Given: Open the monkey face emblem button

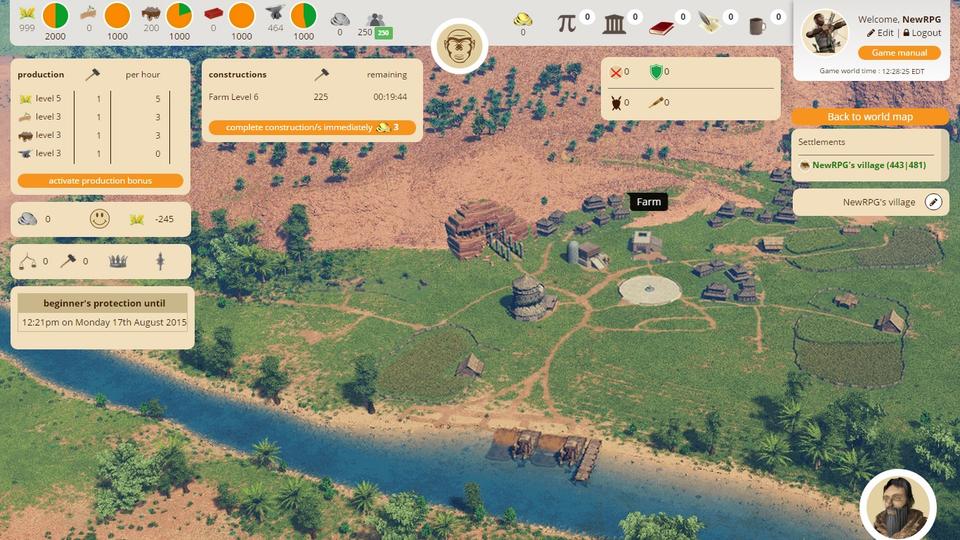Looking at the screenshot, I should [459, 46].
